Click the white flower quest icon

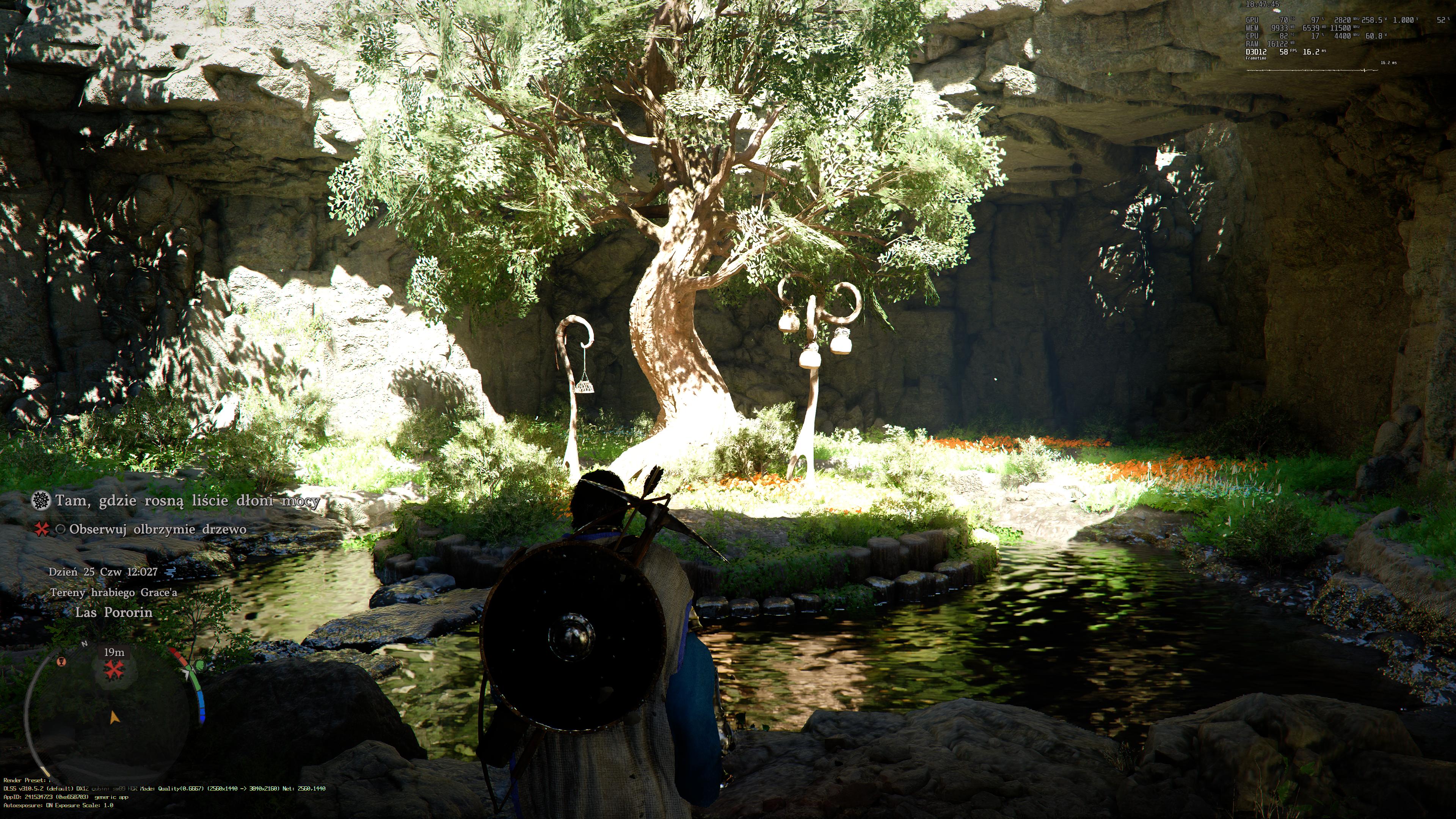41,500
